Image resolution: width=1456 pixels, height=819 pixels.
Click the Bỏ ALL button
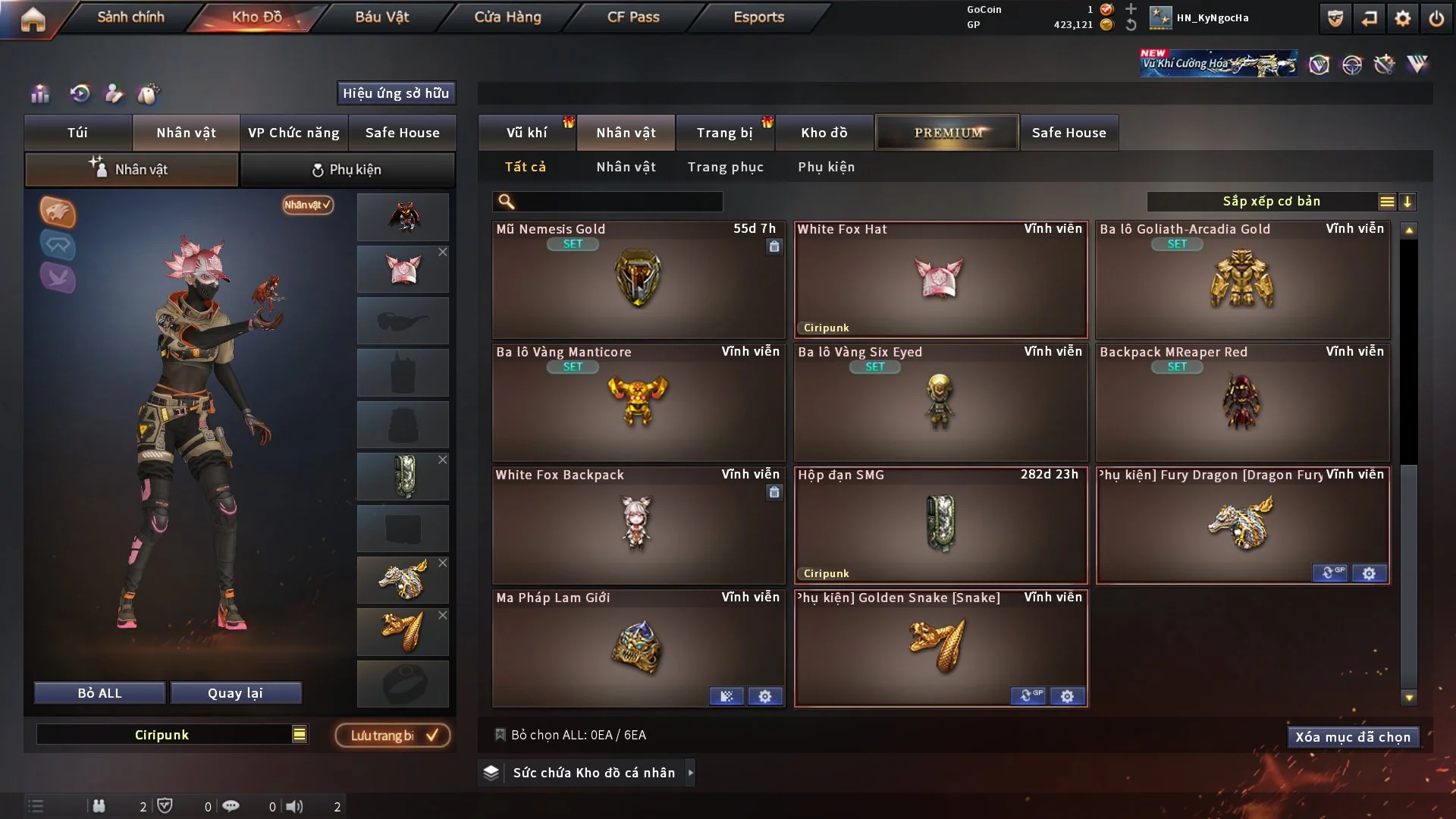99,693
